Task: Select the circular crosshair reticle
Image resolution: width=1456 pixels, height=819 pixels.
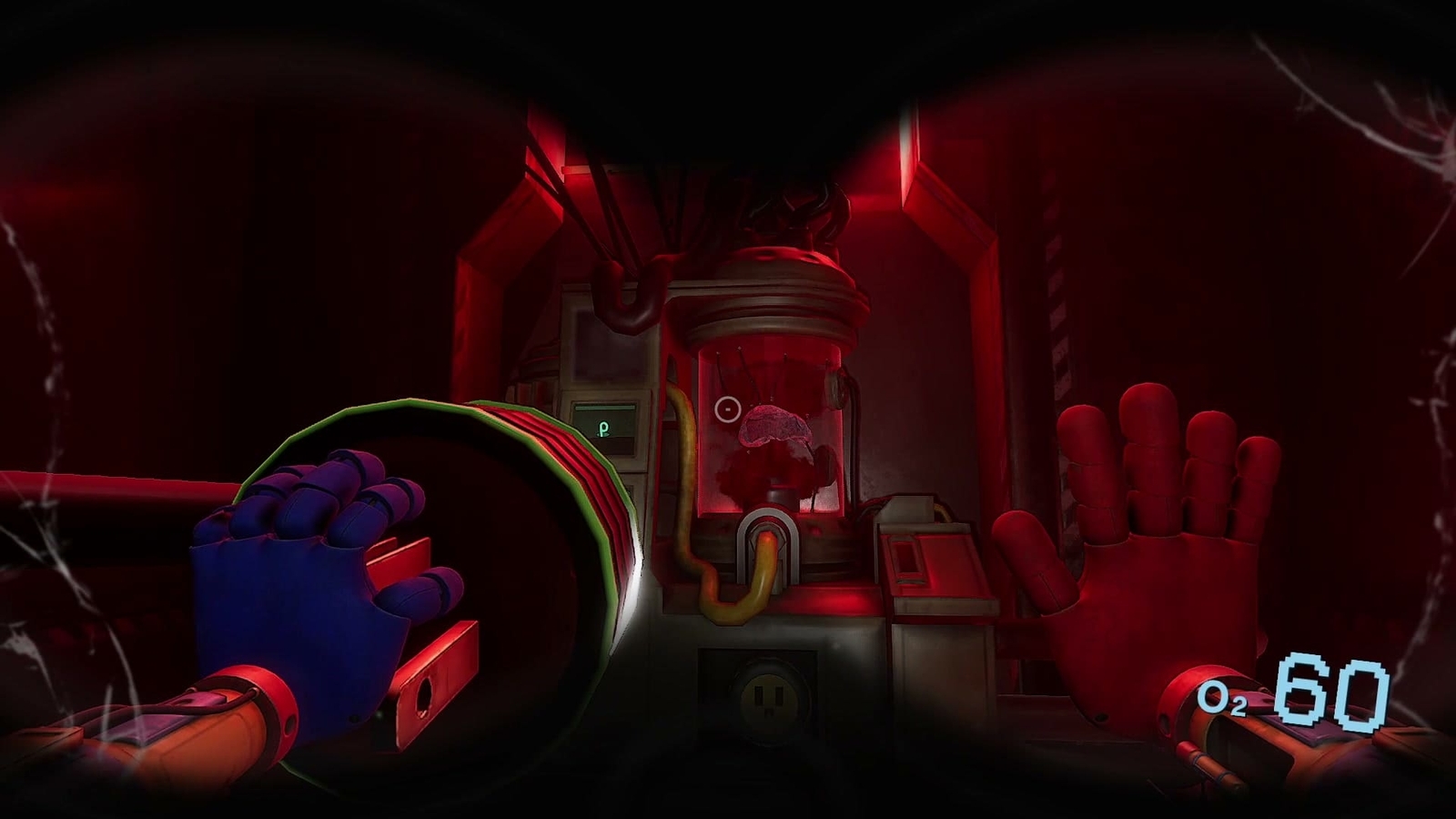Action: point(726,410)
